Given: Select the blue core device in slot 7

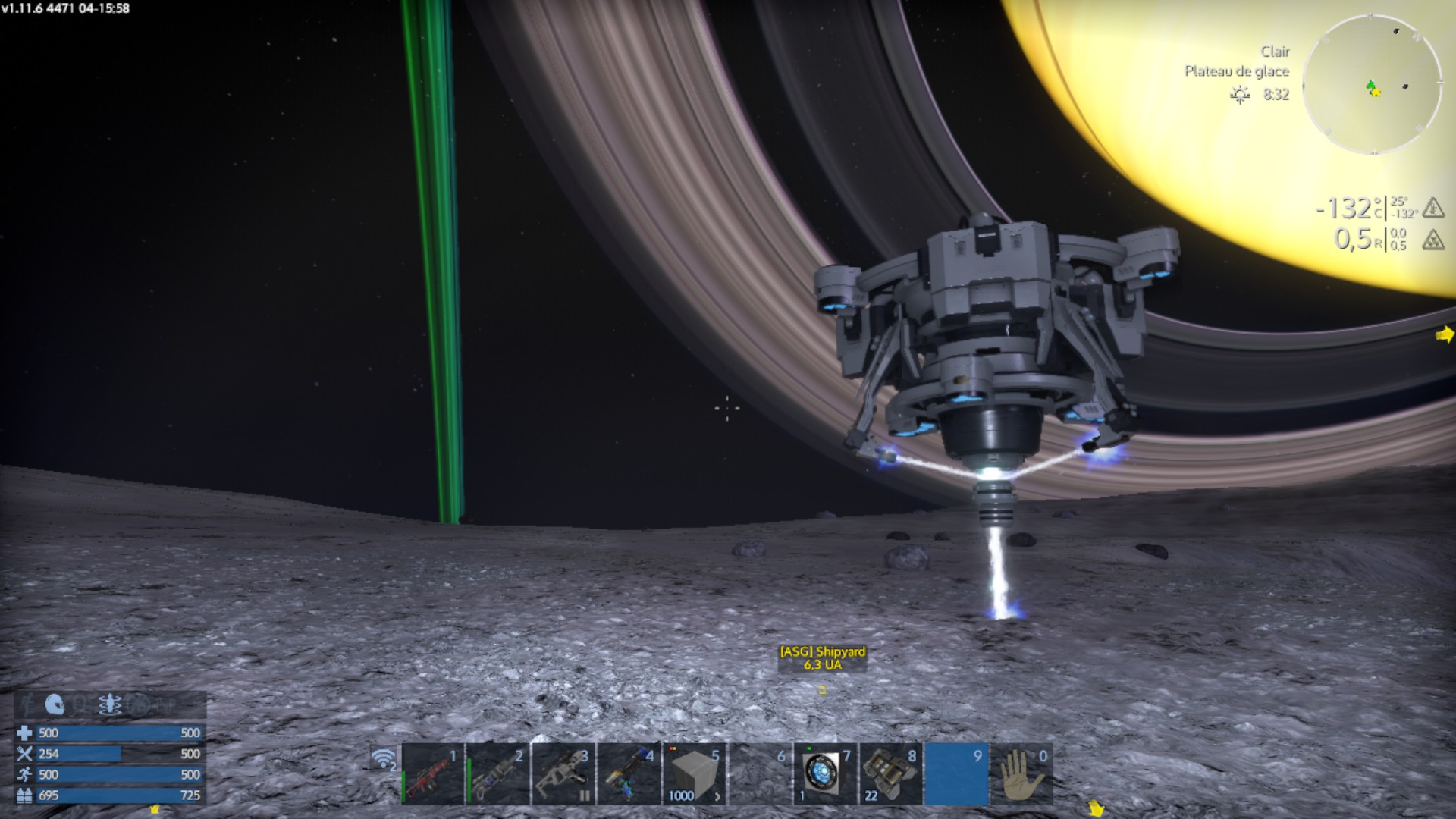Looking at the screenshot, I should point(825,774).
